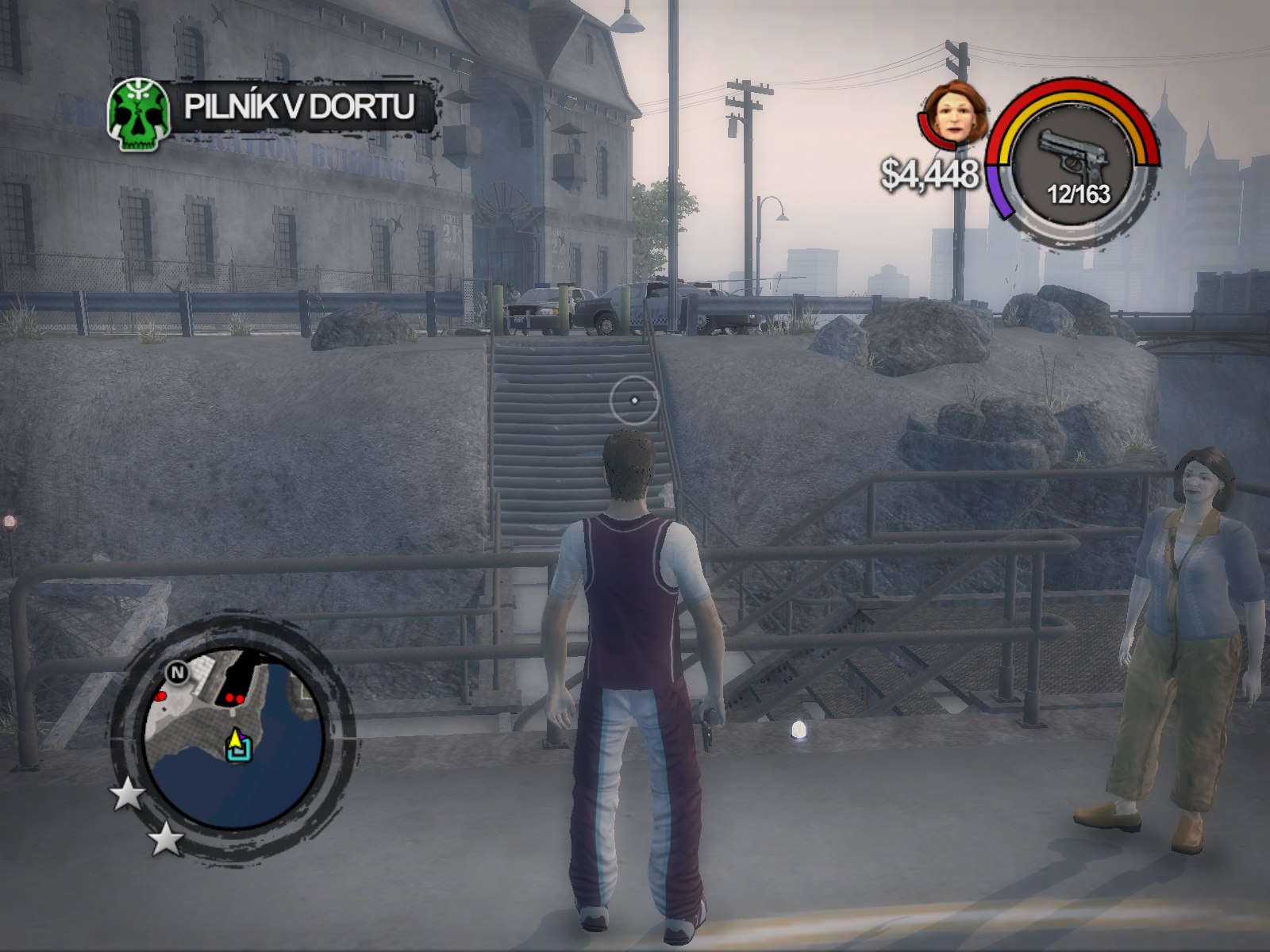Click the cyan objective marker on minimap
The width and height of the screenshot is (1270, 952).
[239, 750]
